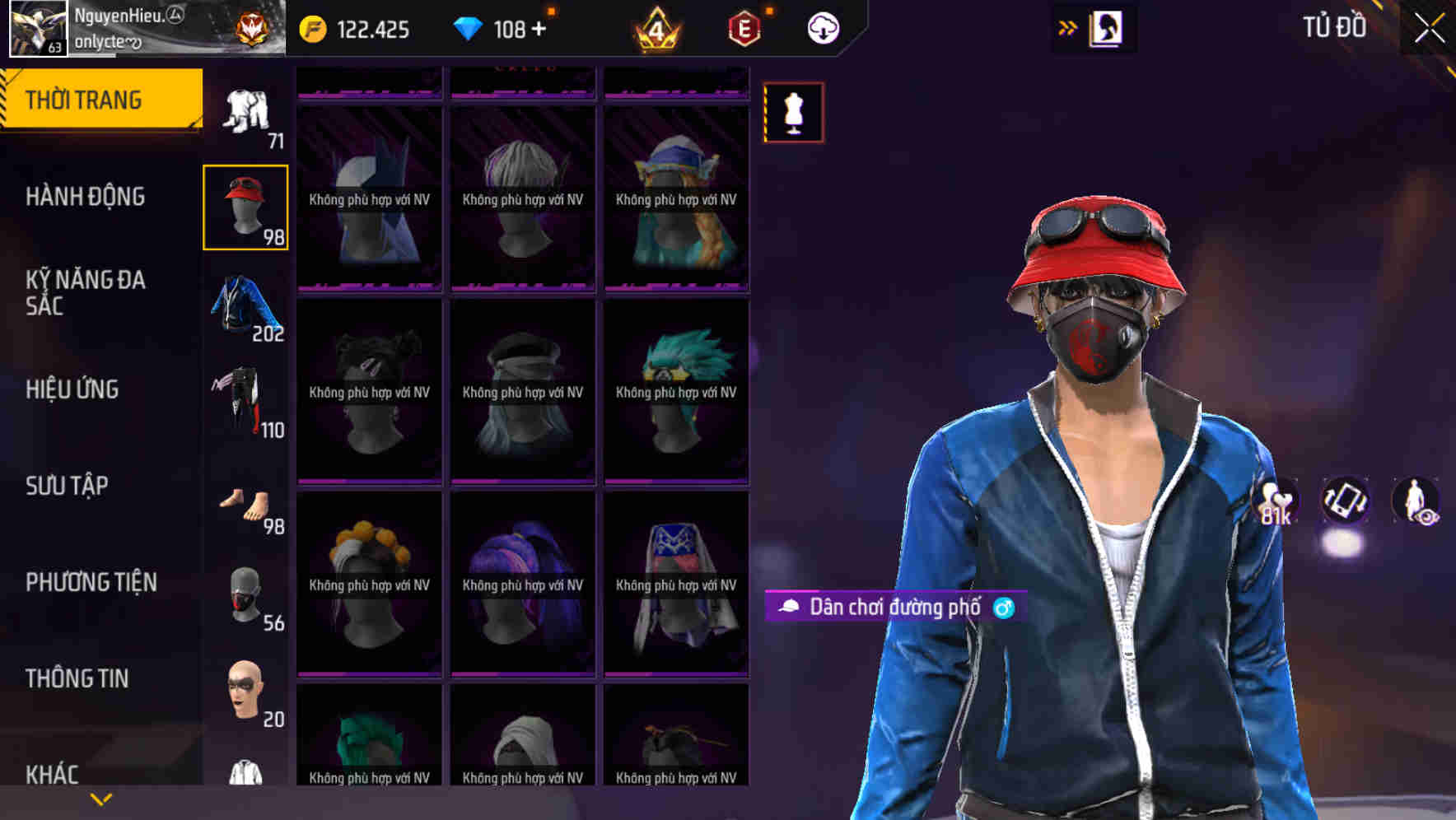This screenshot has height=820, width=1456.
Task: Toggle the face paint category with 20 items
Action: [245, 689]
